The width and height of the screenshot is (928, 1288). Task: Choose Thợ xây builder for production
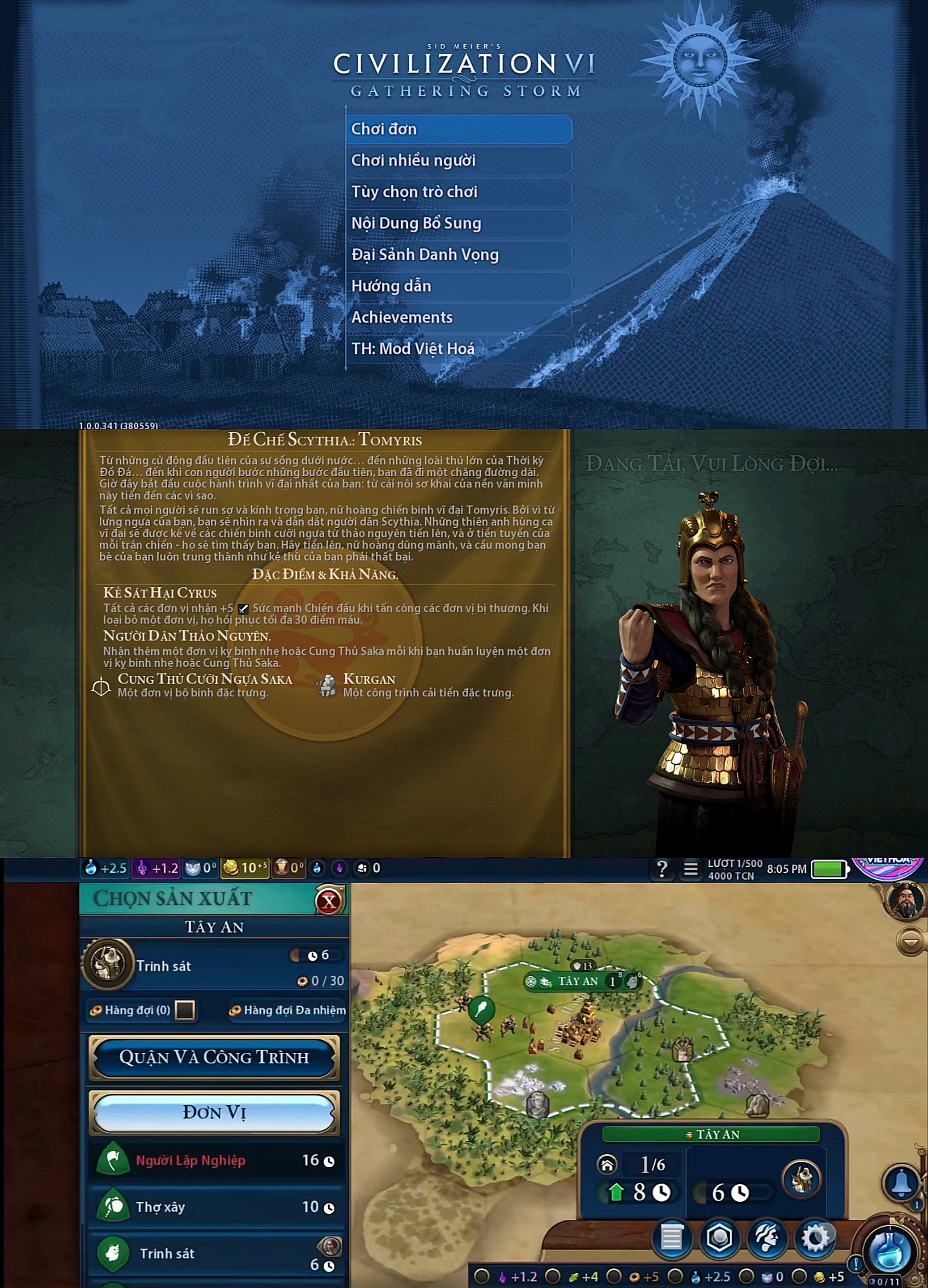pyautogui.click(x=216, y=1206)
